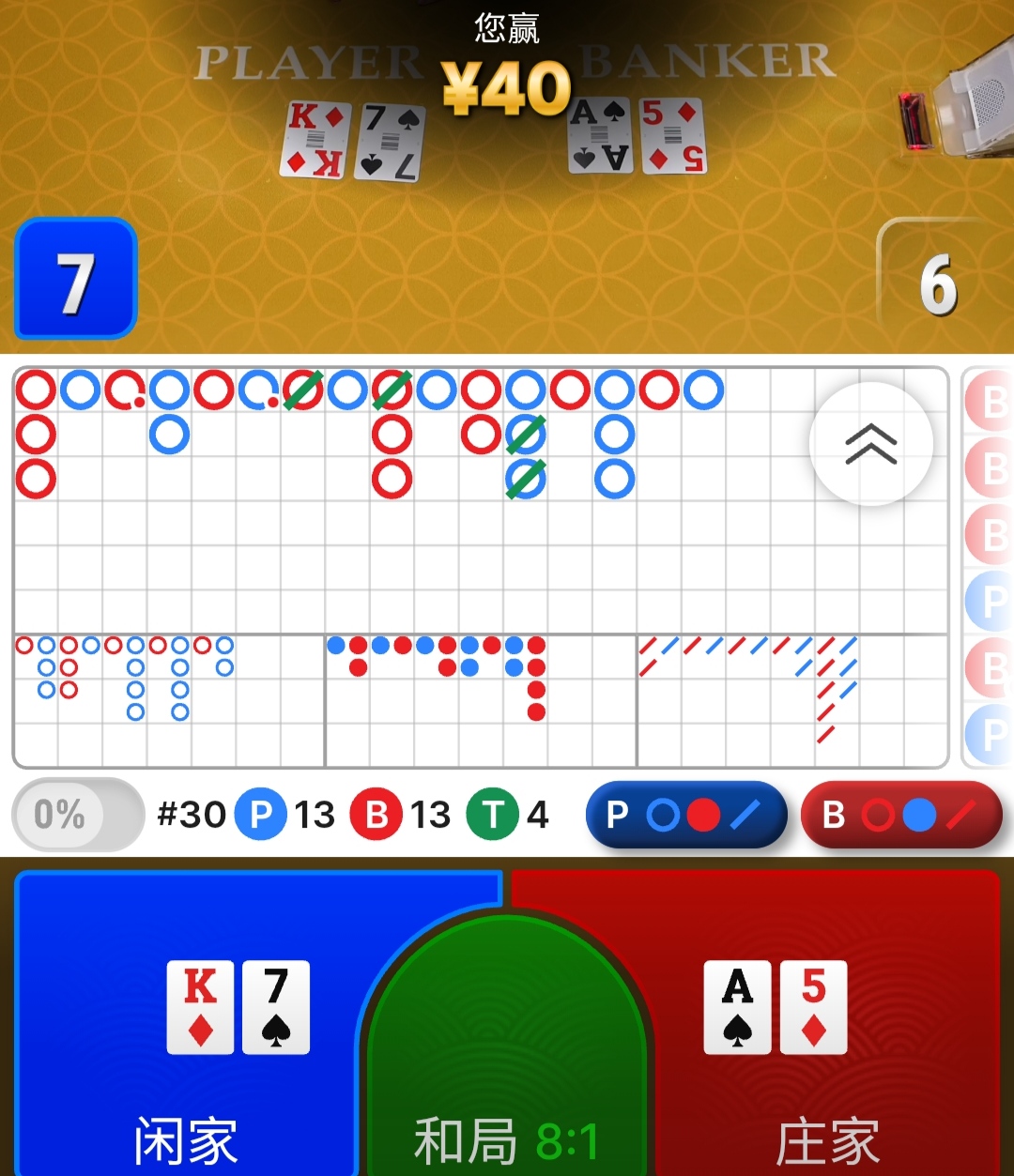This screenshot has width=1014, height=1176.
Task: Toggle the 0% statistics switch
Action: (x=77, y=815)
